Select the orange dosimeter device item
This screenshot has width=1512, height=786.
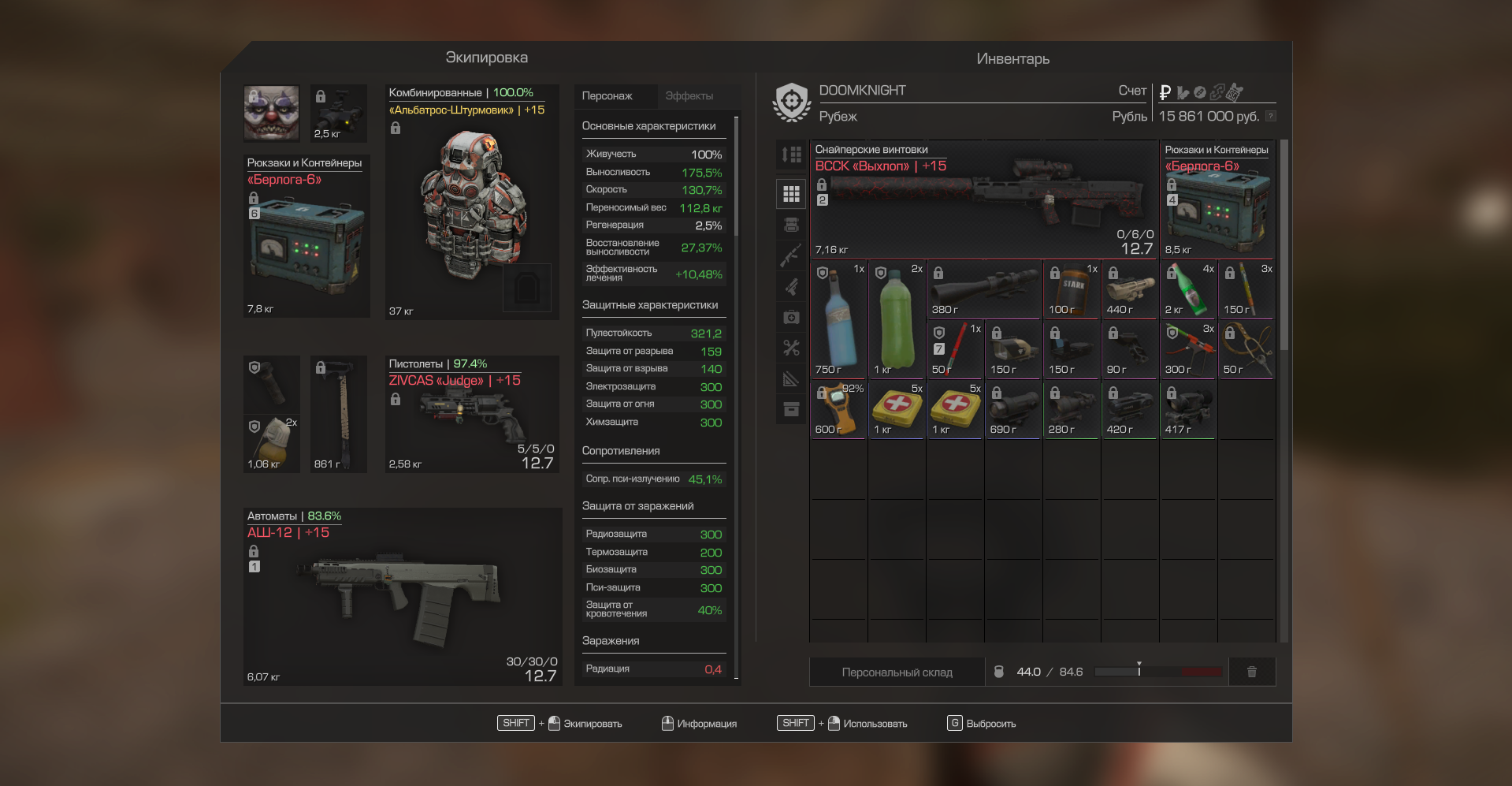(x=838, y=409)
